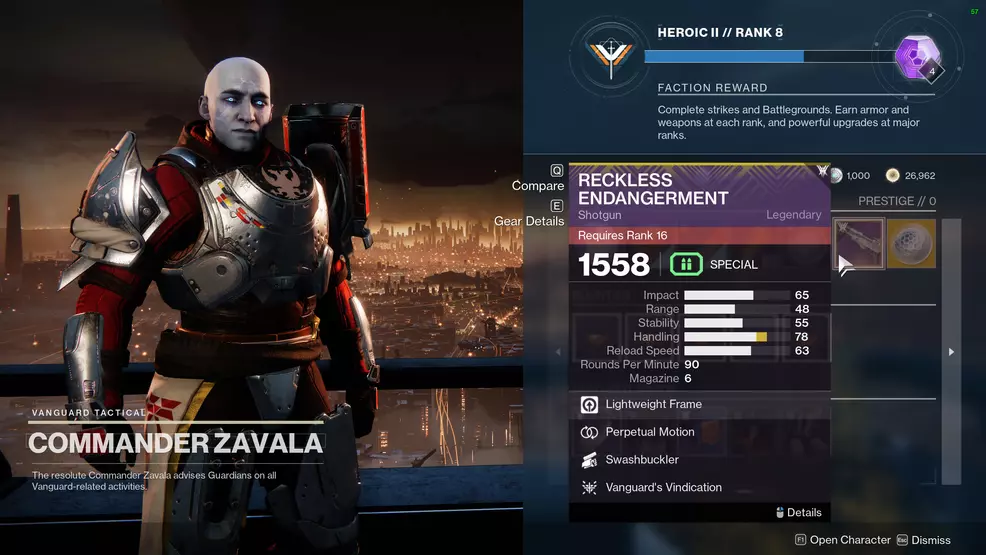
Task: Select the Reckless Endangerment shotgun reward slot
Action: tap(858, 244)
